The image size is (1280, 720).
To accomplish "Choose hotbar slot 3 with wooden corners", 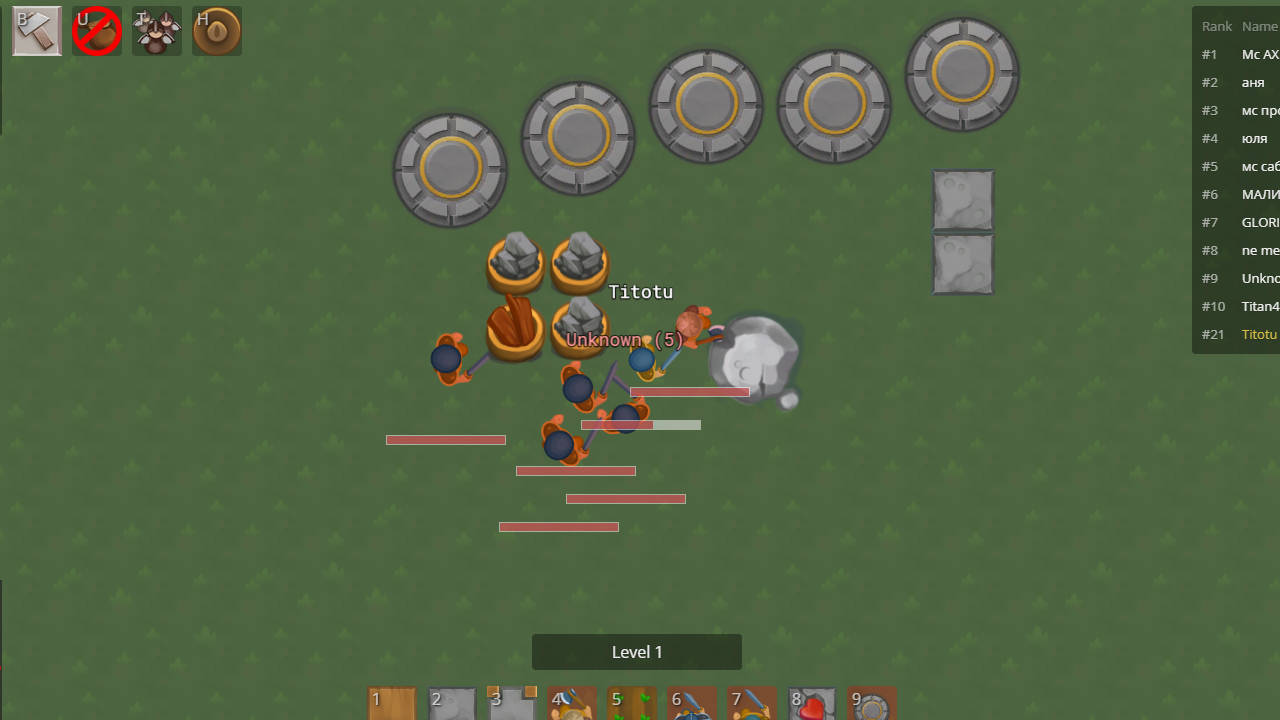I will click(512, 703).
